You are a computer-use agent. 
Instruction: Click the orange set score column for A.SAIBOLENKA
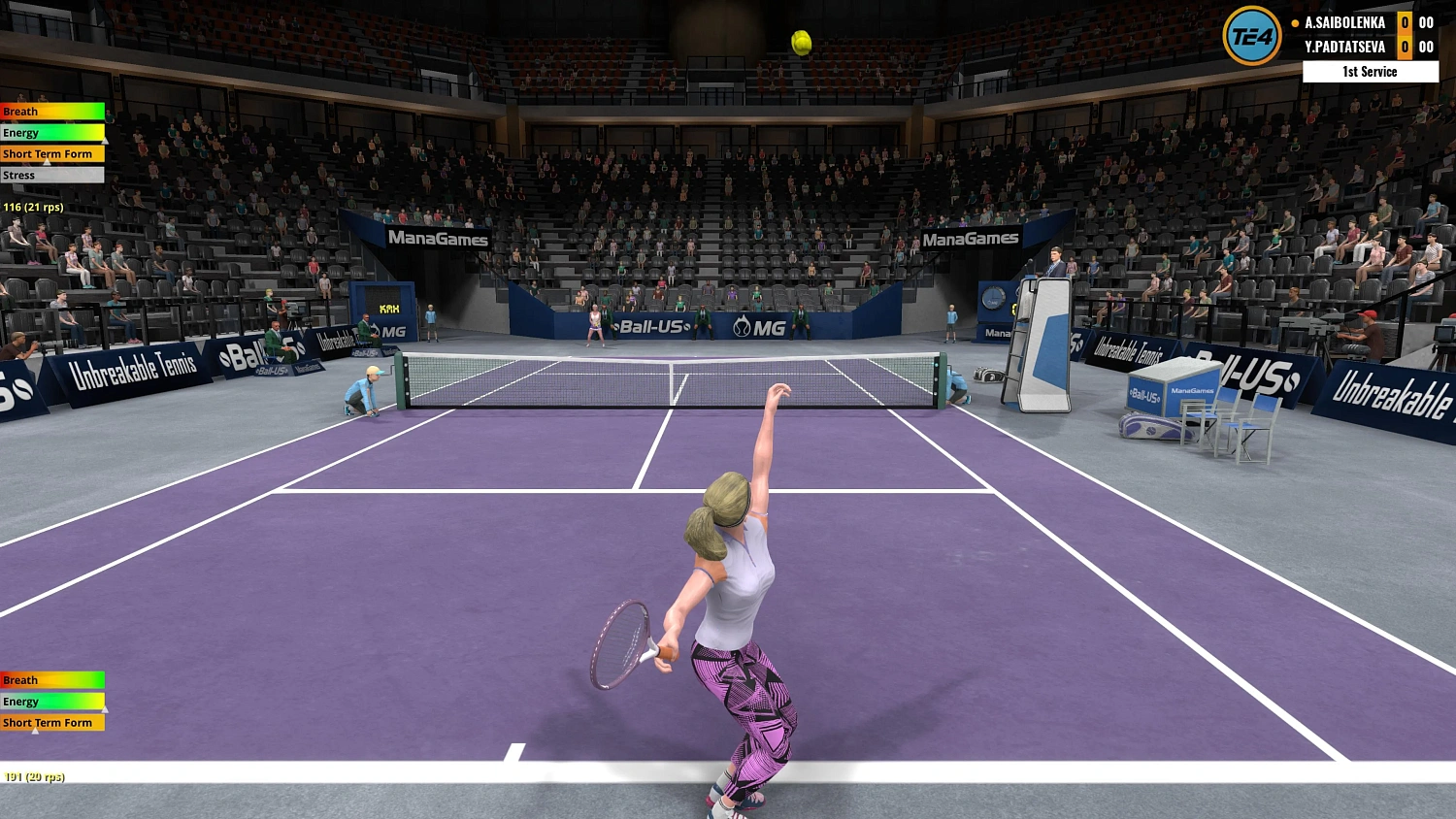pos(1406,21)
